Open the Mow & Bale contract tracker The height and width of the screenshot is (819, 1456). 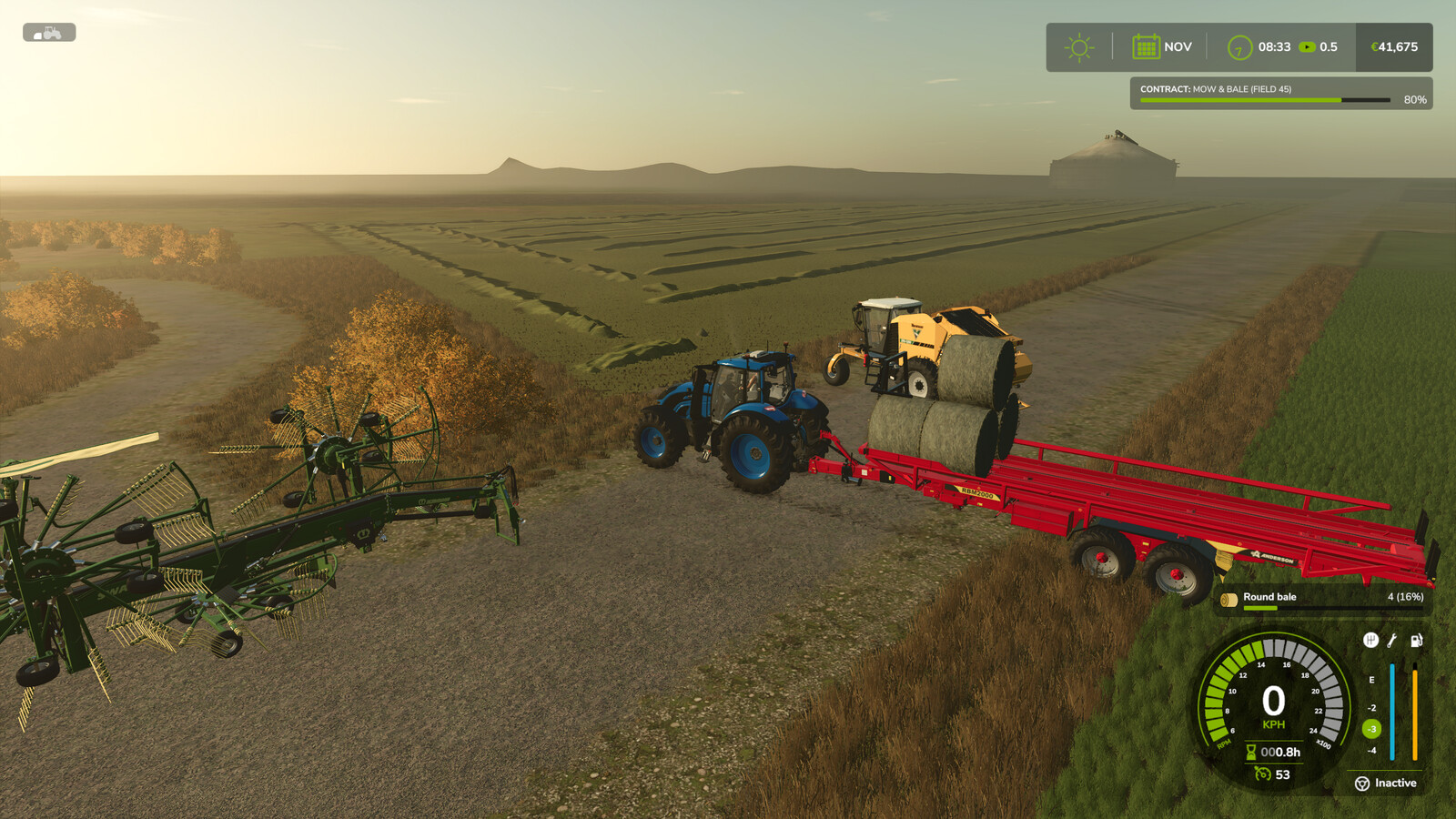pyautogui.click(x=1280, y=94)
